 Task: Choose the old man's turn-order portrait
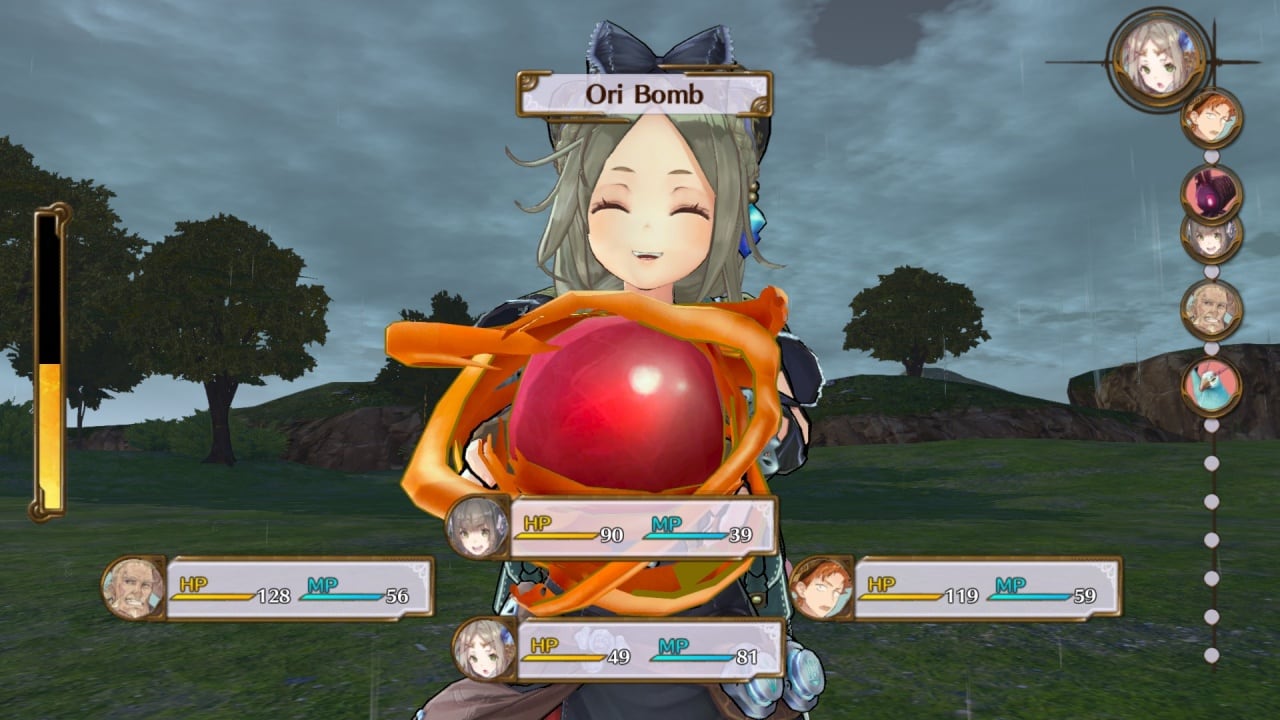click(x=1211, y=309)
